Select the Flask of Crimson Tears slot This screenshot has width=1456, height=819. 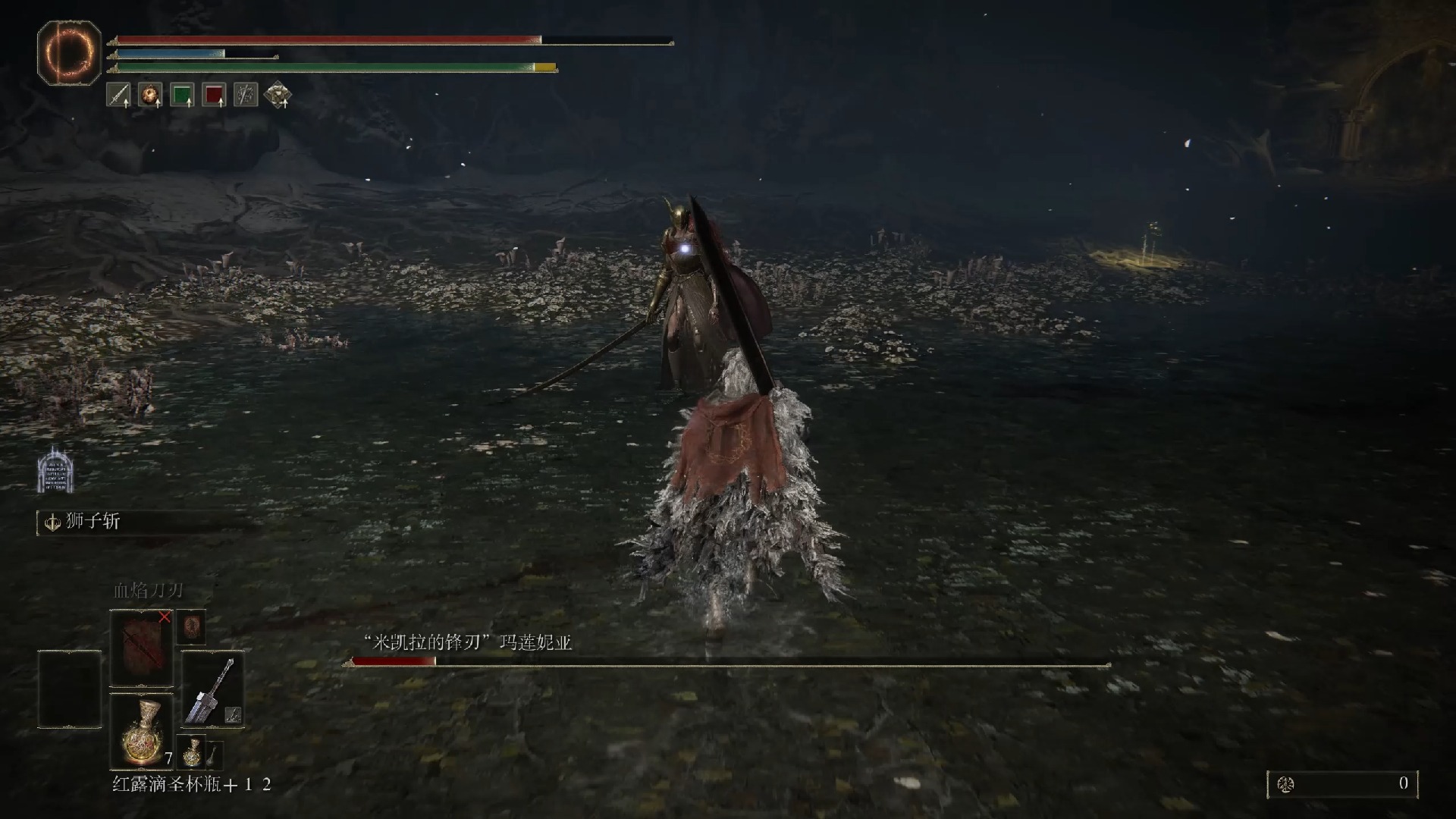click(x=142, y=730)
